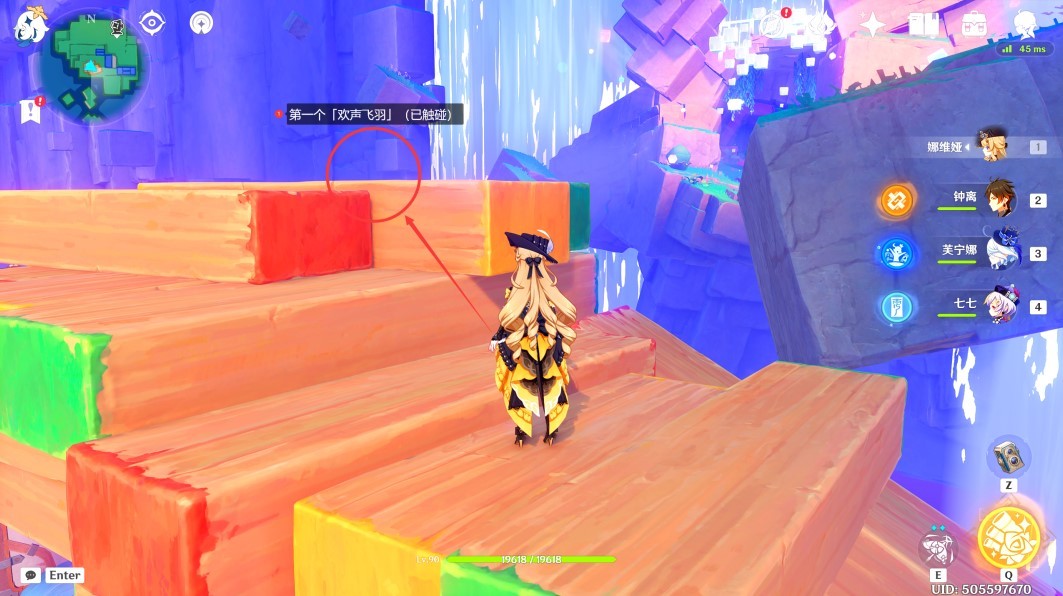Open the battle pass icon
This screenshot has height=596, width=1063.
click(822, 25)
